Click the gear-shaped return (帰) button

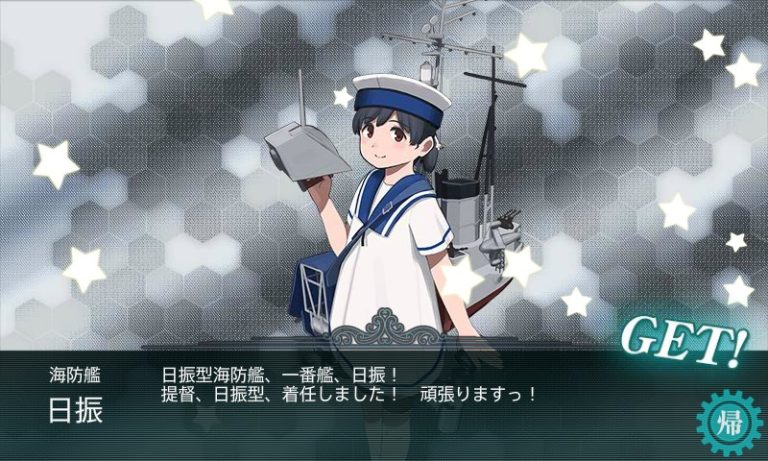tap(726, 421)
